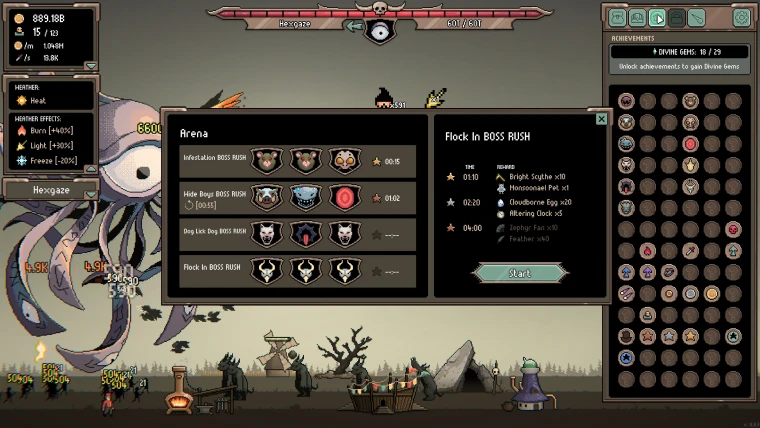760x428 pixels.
Task: Start the Flock In boss rush
Action: pos(519,273)
